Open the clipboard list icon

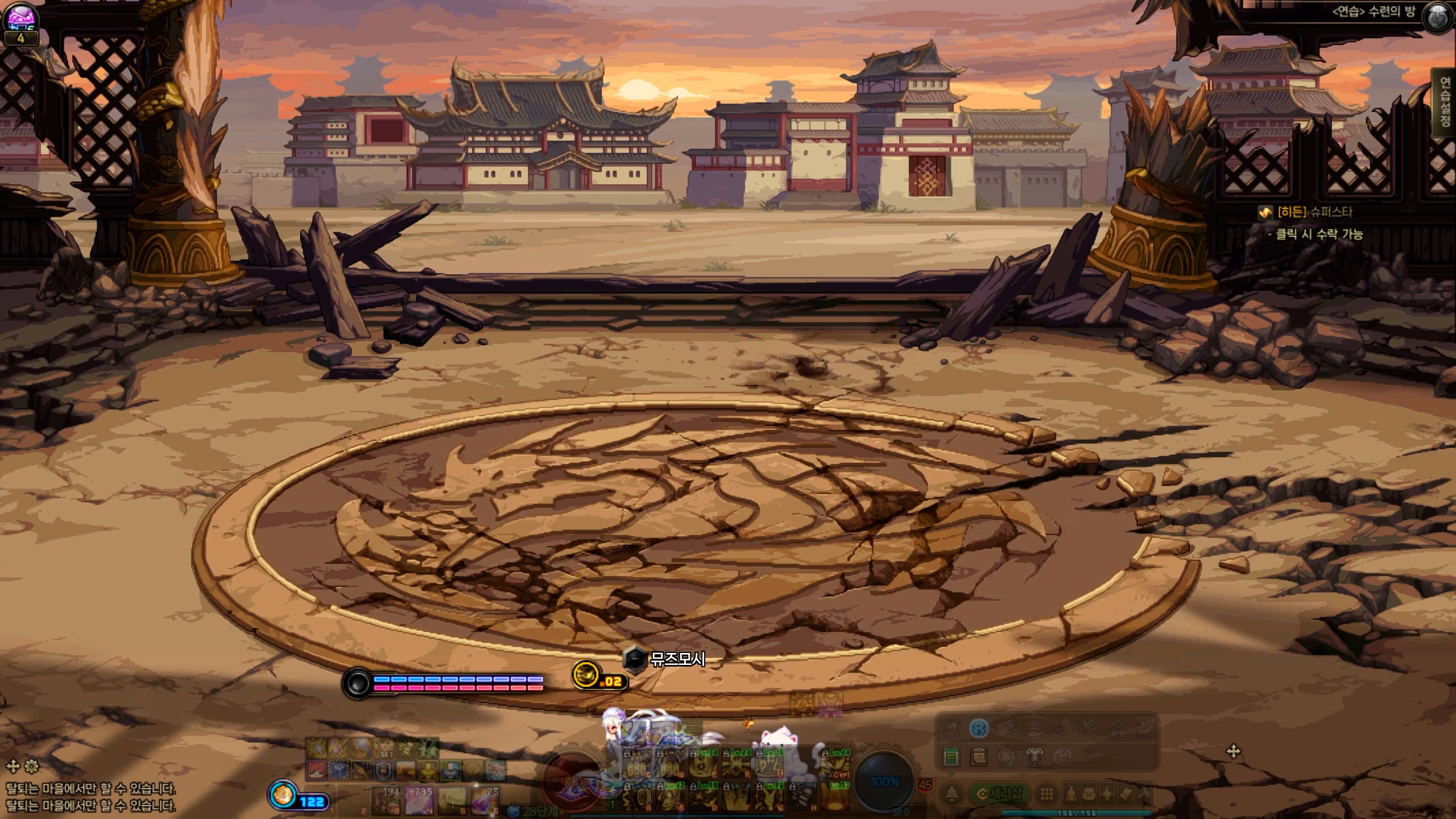979,756
